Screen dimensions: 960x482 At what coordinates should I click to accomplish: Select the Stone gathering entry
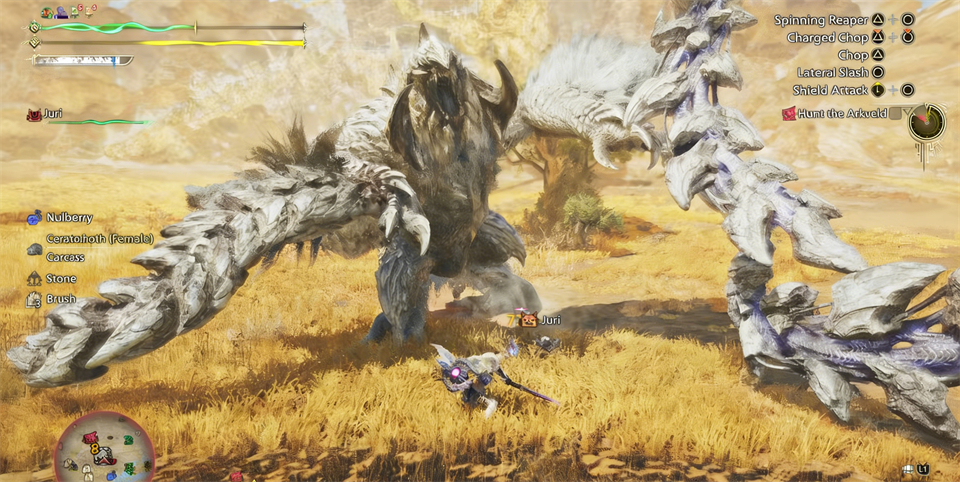60,279
